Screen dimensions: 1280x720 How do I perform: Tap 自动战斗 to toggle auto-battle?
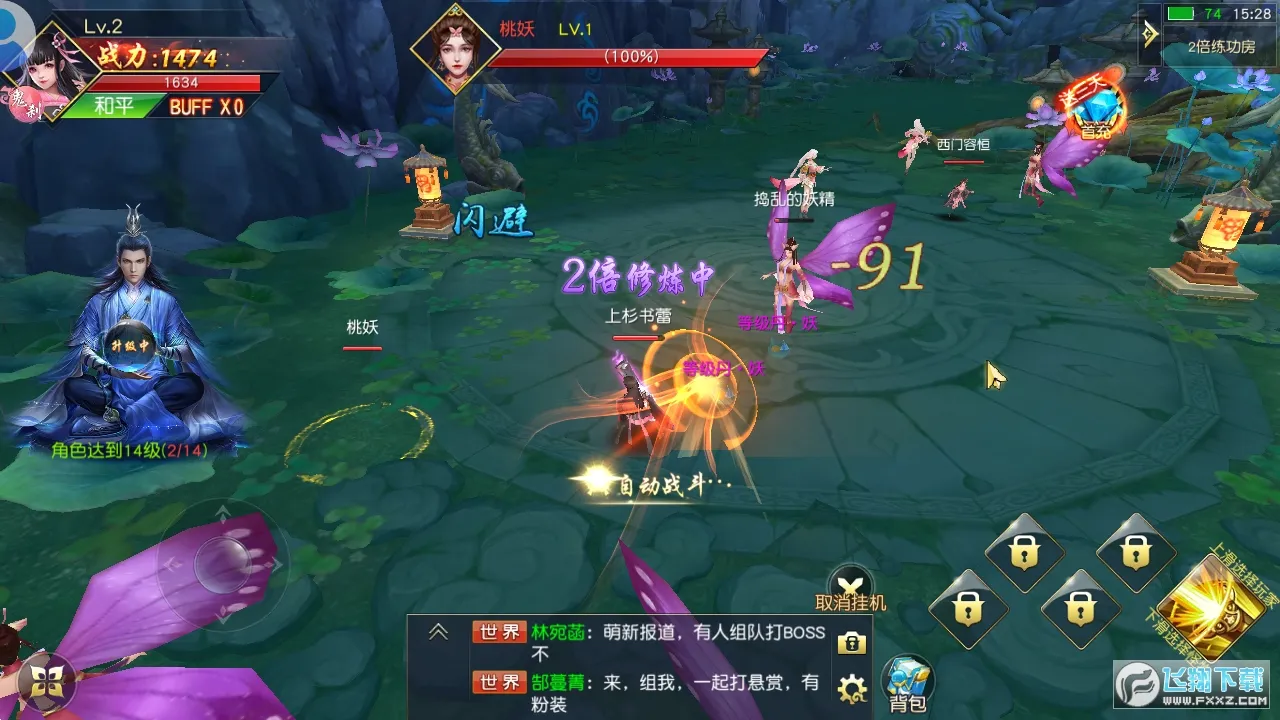tap(665, 481)
